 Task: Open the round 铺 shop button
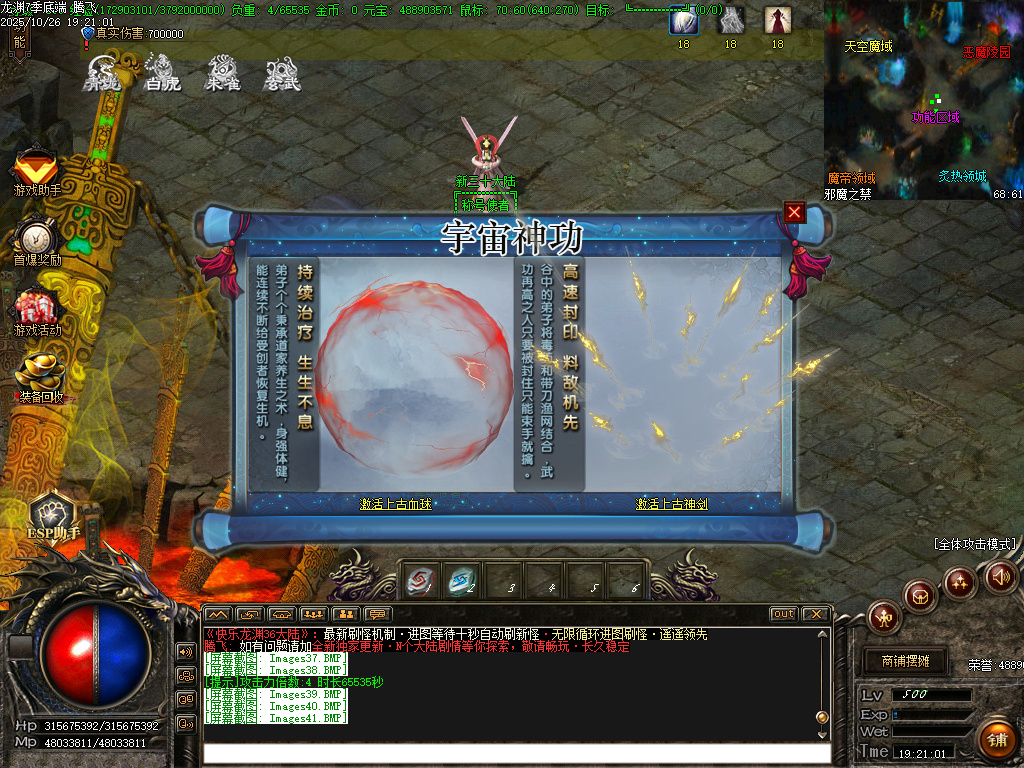coord(996,739)
